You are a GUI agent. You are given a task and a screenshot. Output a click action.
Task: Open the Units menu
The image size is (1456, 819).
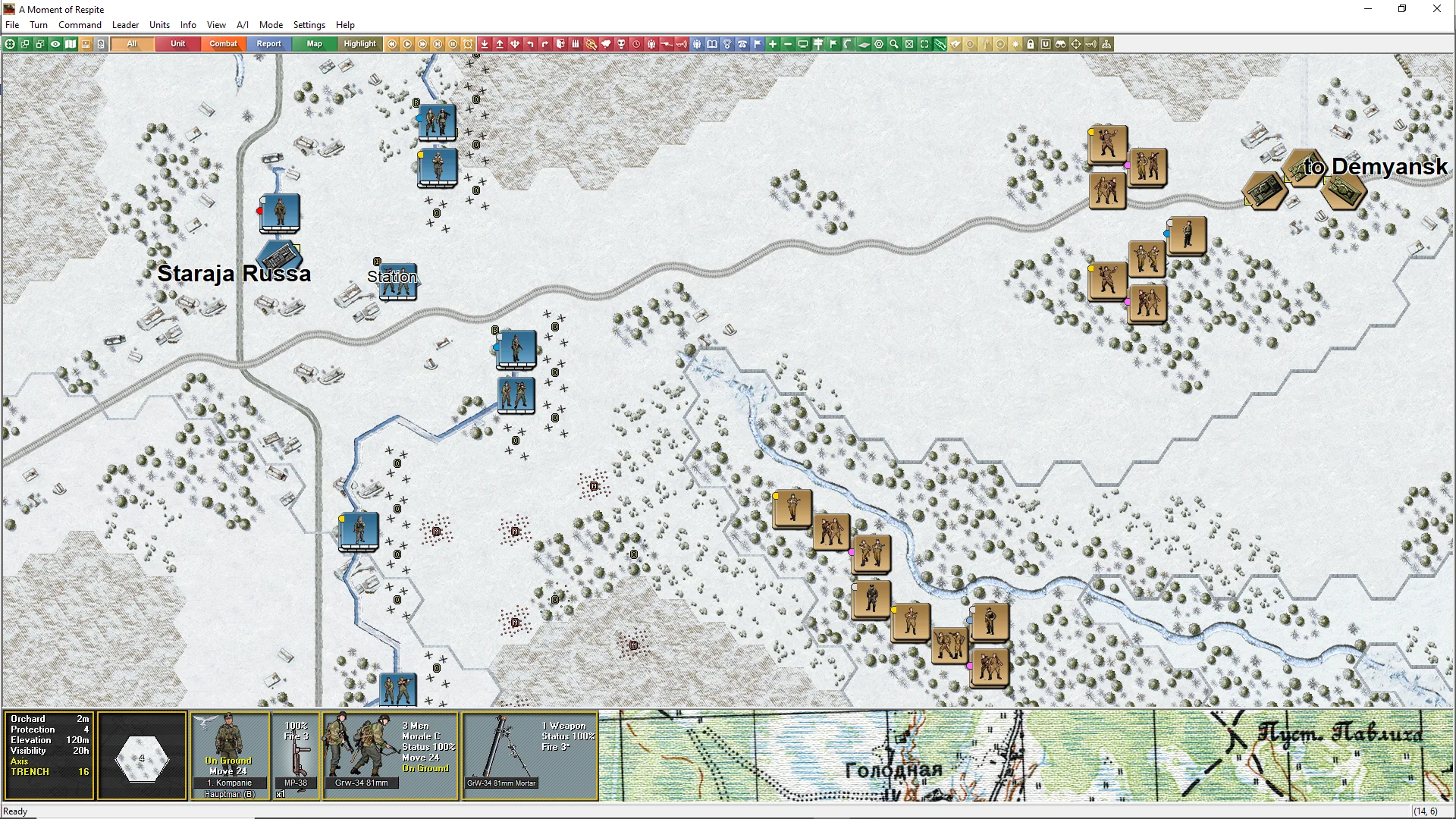click(159, 25)
